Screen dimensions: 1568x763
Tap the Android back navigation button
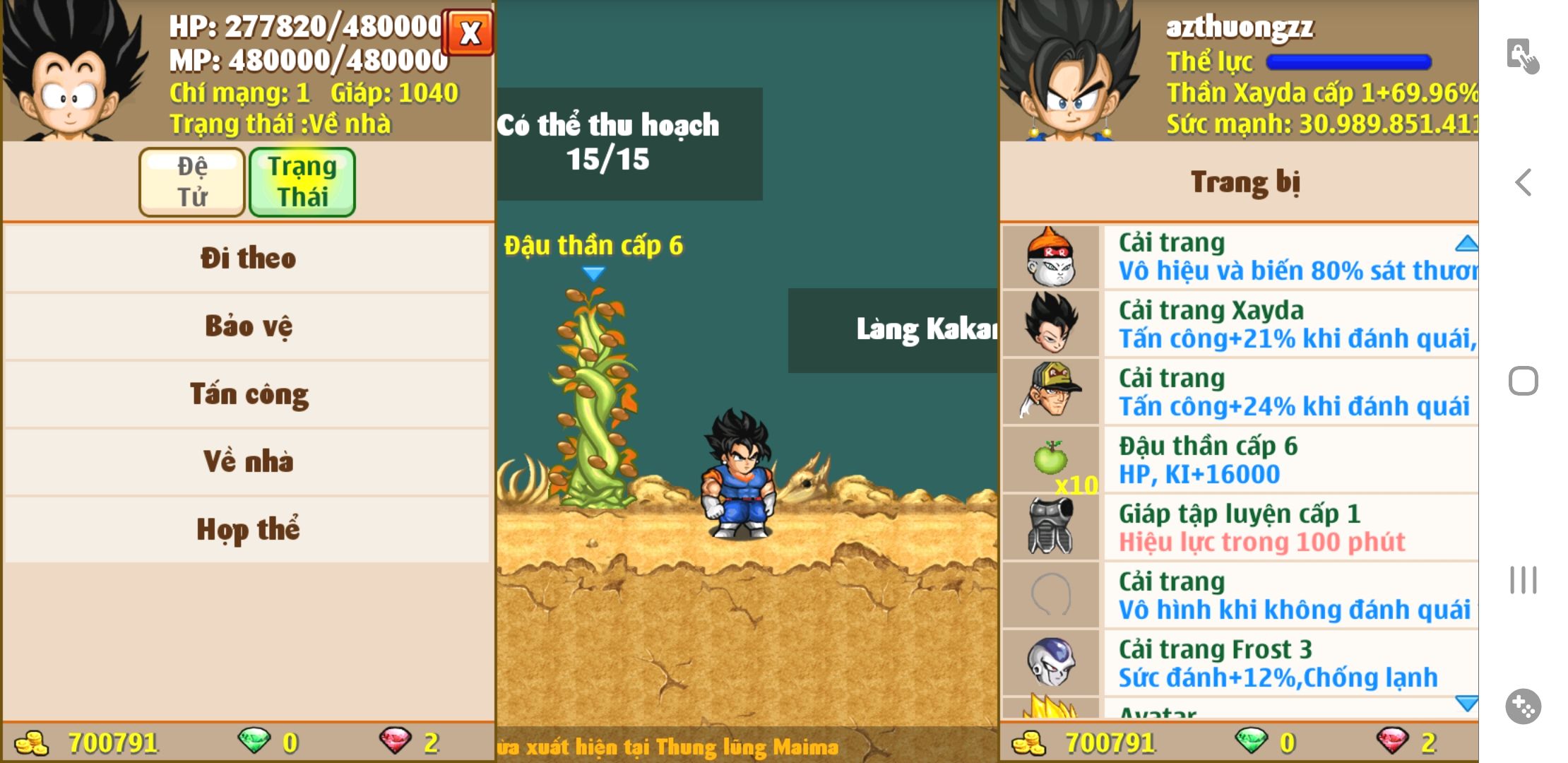point(1524,182)
